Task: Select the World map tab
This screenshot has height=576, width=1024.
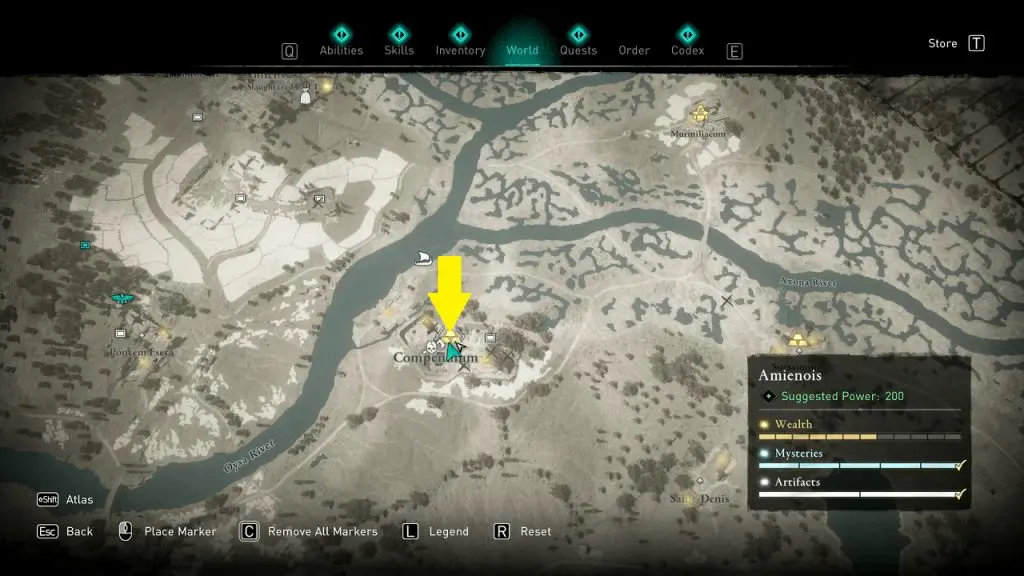Action: pyautogui.click(x=522, y=50)
